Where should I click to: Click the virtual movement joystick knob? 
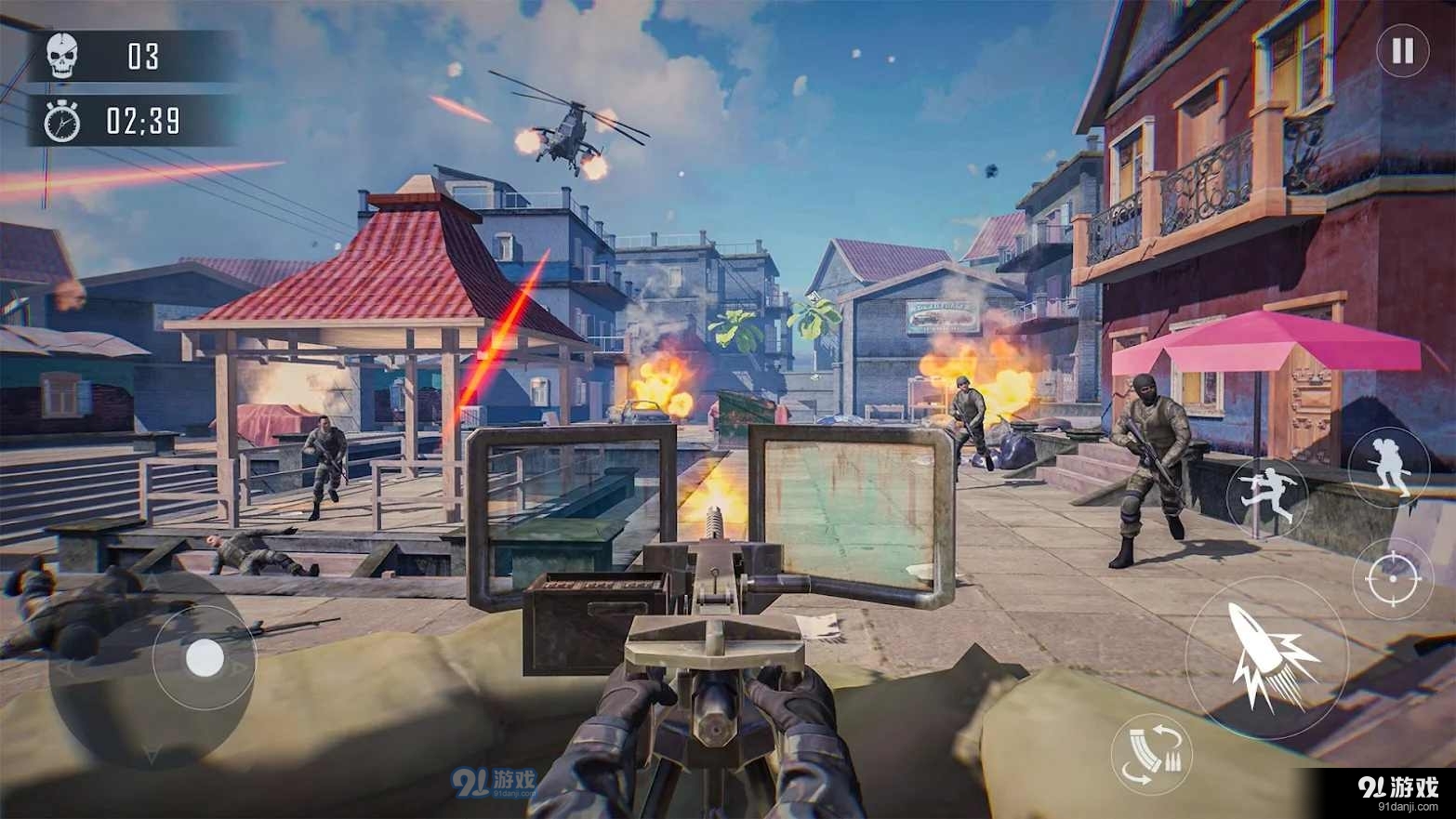(x=204, y=659)
